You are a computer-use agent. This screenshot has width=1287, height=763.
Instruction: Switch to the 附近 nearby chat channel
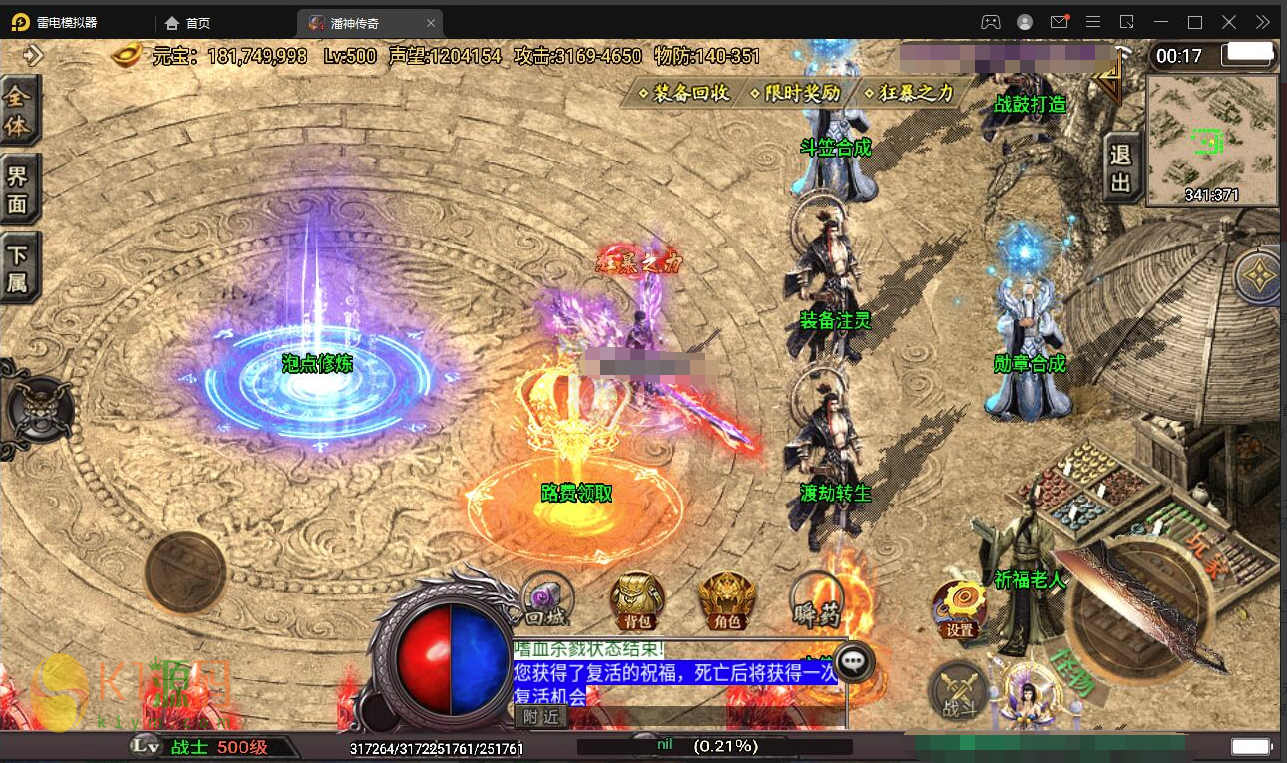click(x=540, y=716)
